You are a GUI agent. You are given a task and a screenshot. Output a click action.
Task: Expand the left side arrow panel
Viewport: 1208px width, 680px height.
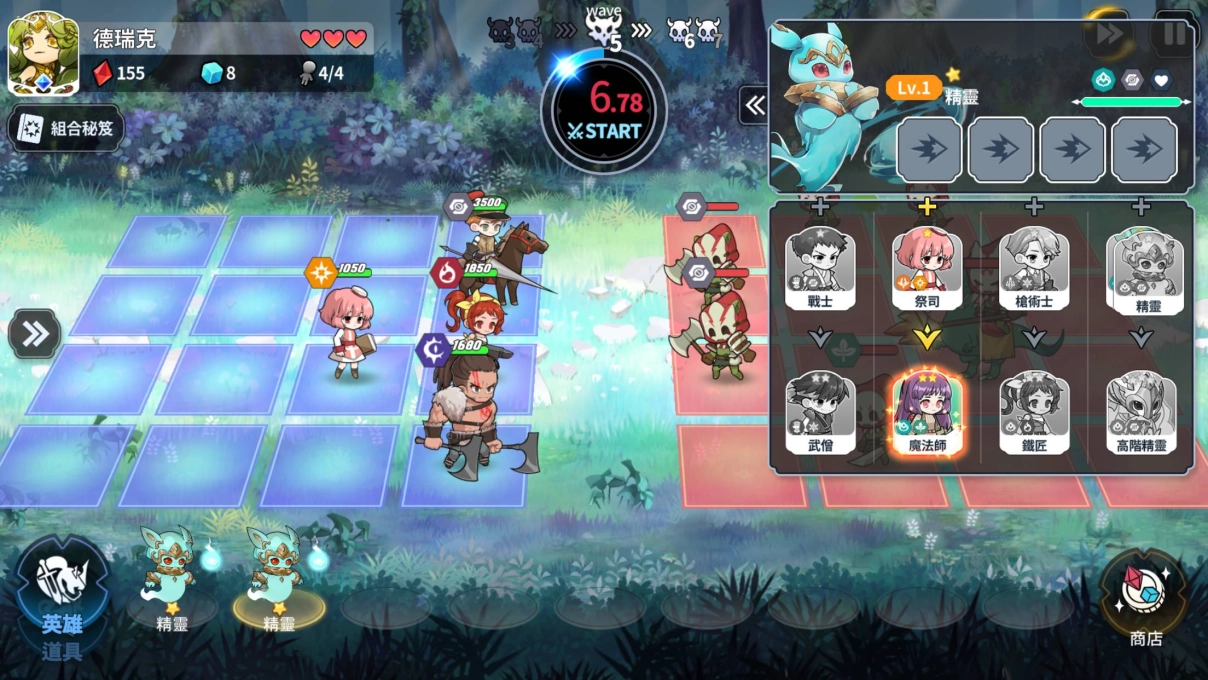tap(35, 334)
